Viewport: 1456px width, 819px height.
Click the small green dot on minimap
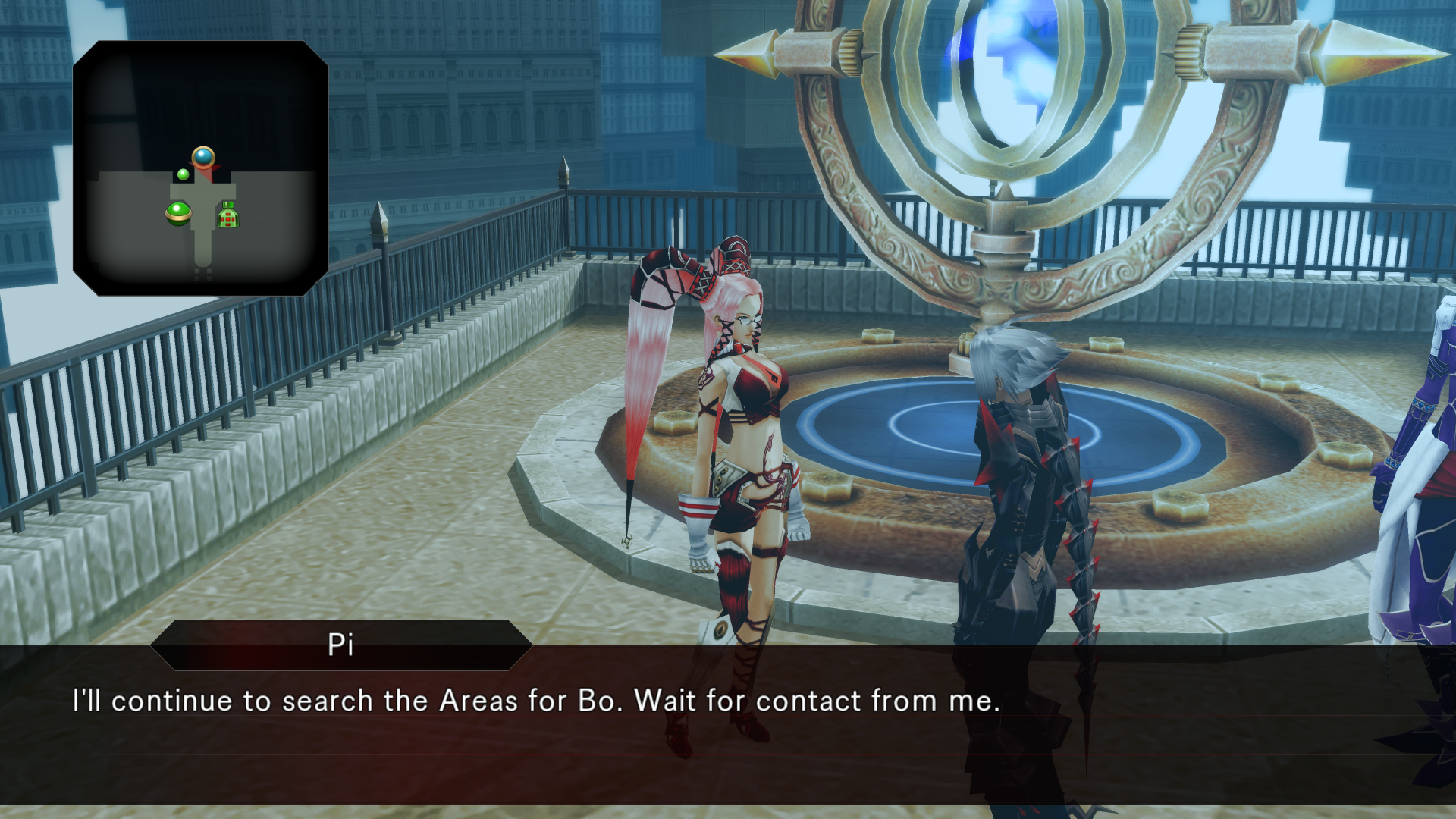183,175
